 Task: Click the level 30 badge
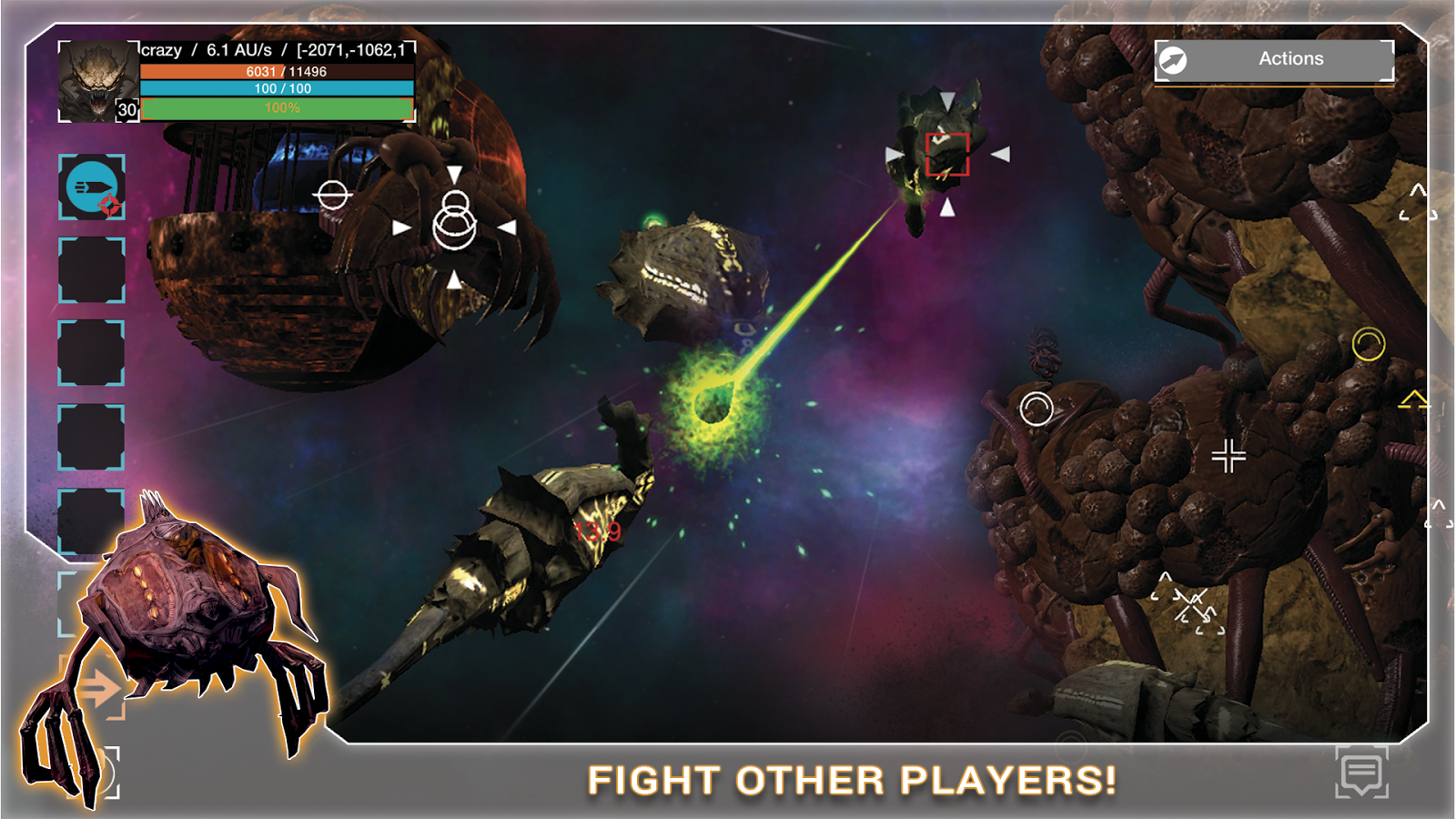(126, 109)
